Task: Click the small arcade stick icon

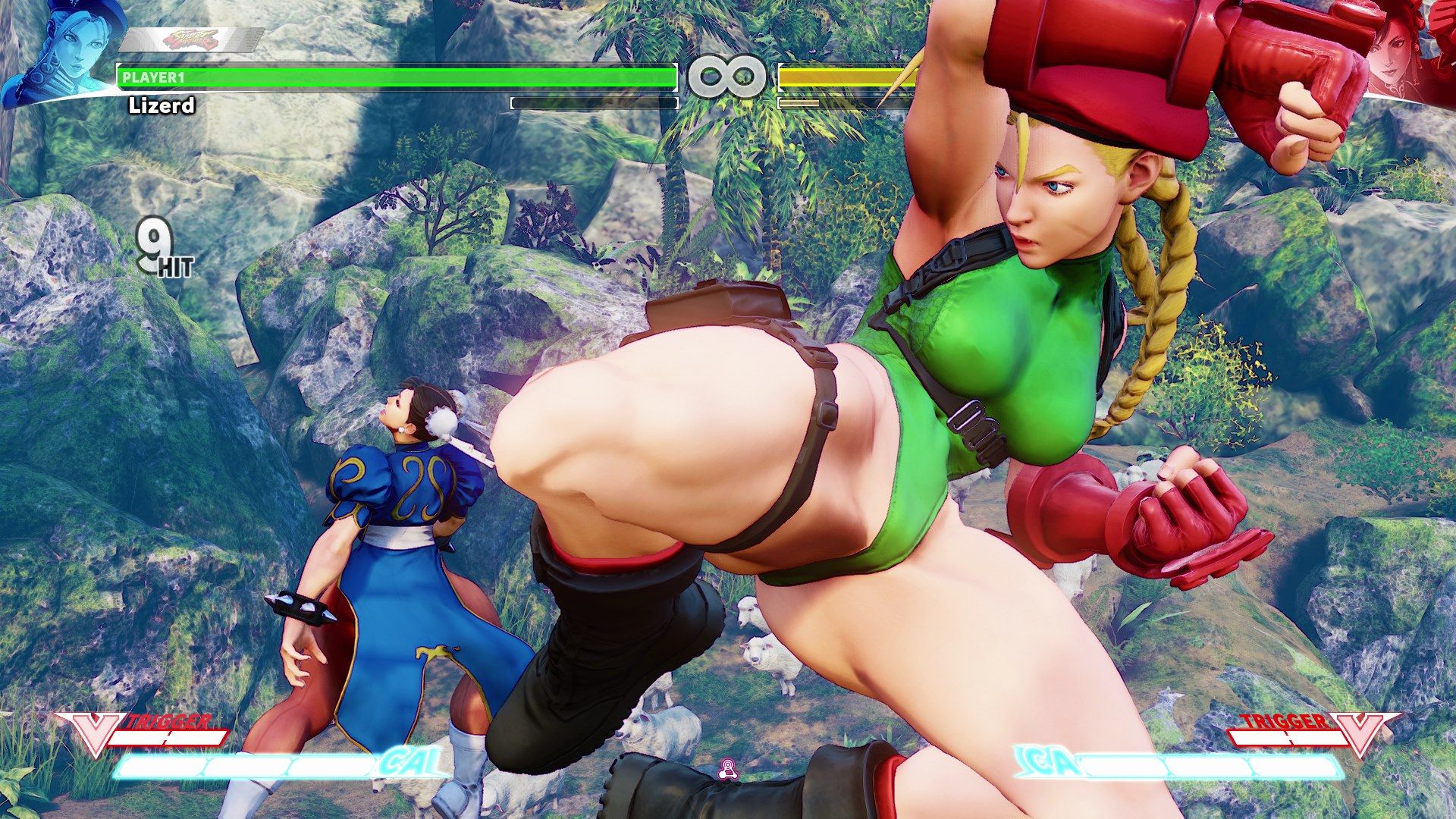Action: pyautogui.click(x=727, y=769)
